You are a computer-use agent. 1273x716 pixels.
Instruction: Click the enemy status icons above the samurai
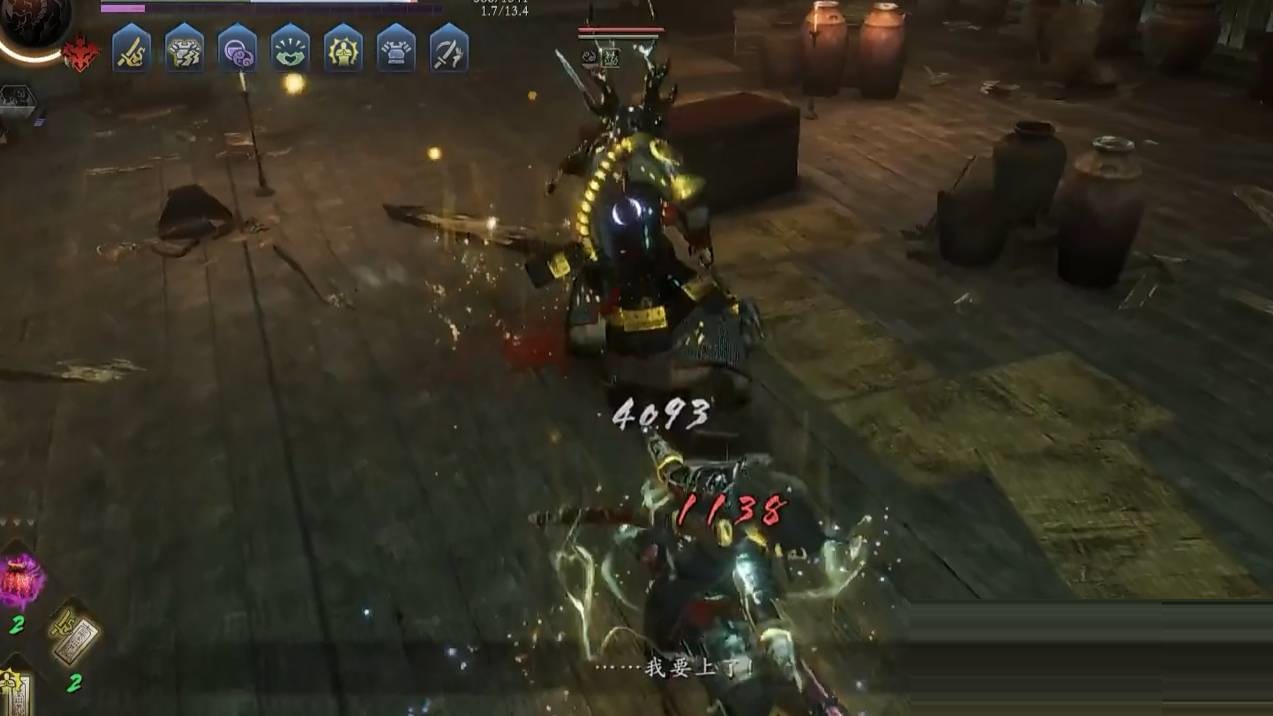[x=600, y=58]
